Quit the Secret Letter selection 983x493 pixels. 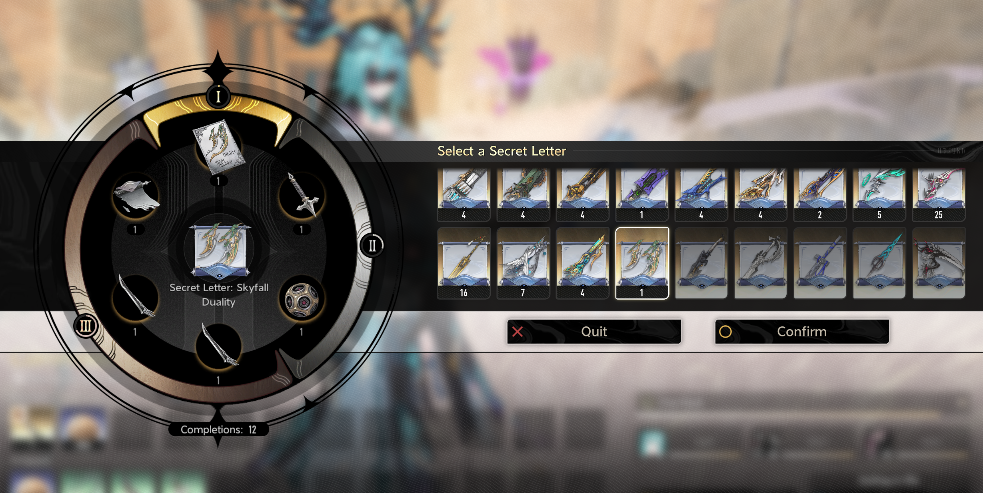(594, 332)
